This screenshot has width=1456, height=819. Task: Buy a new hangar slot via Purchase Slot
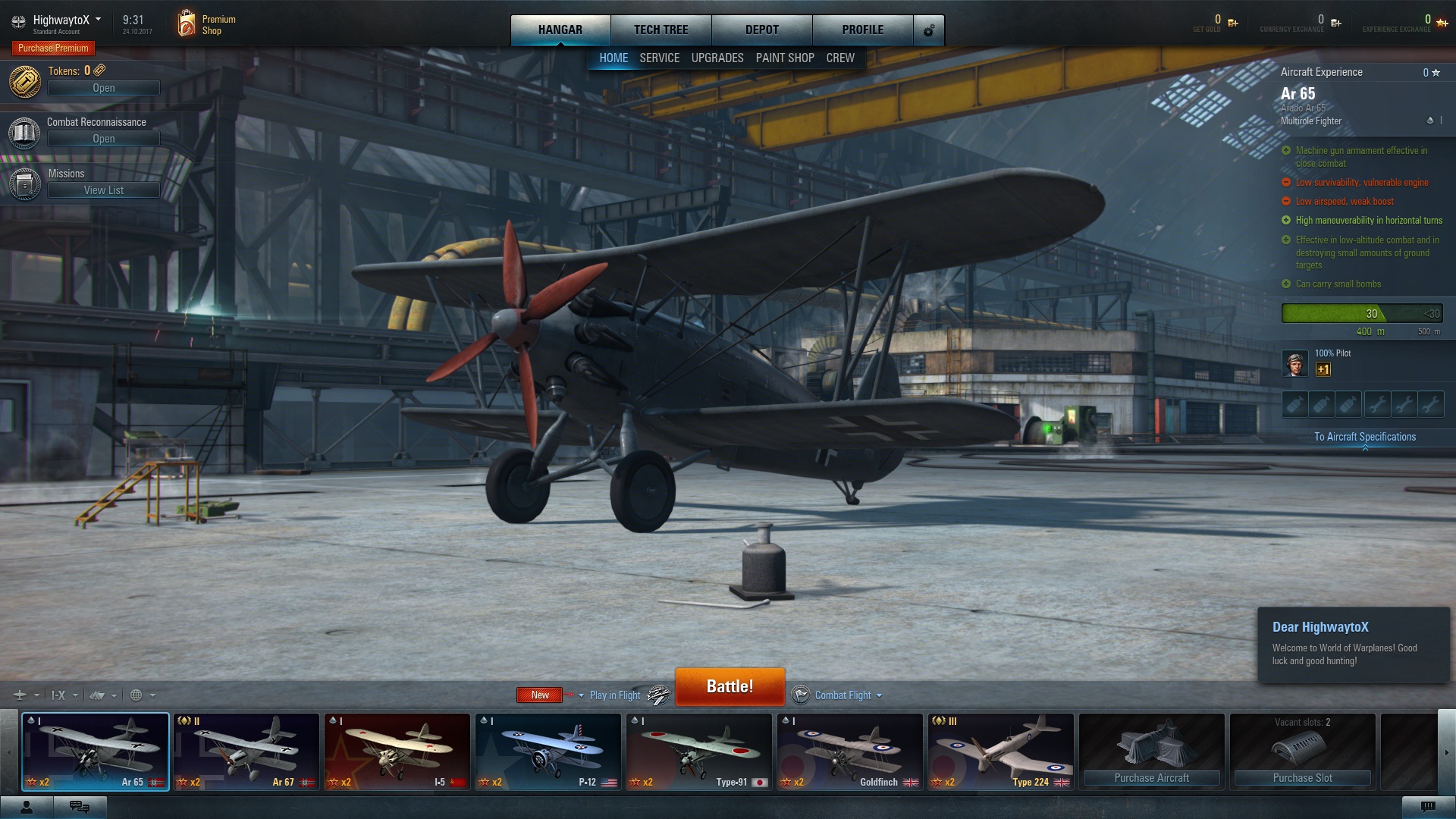[x=1302, y=777]
